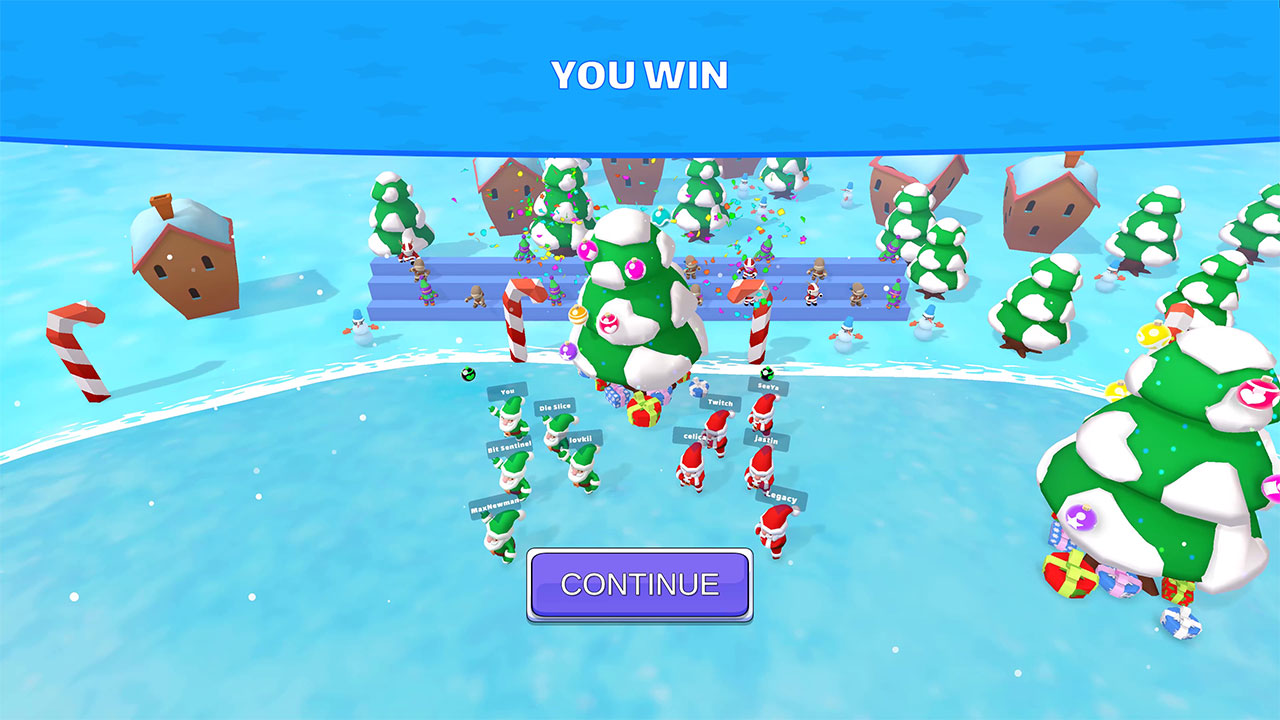Click the YOU WIN banner text
This screenshot has width=1280, height=720.
[640, 73]
